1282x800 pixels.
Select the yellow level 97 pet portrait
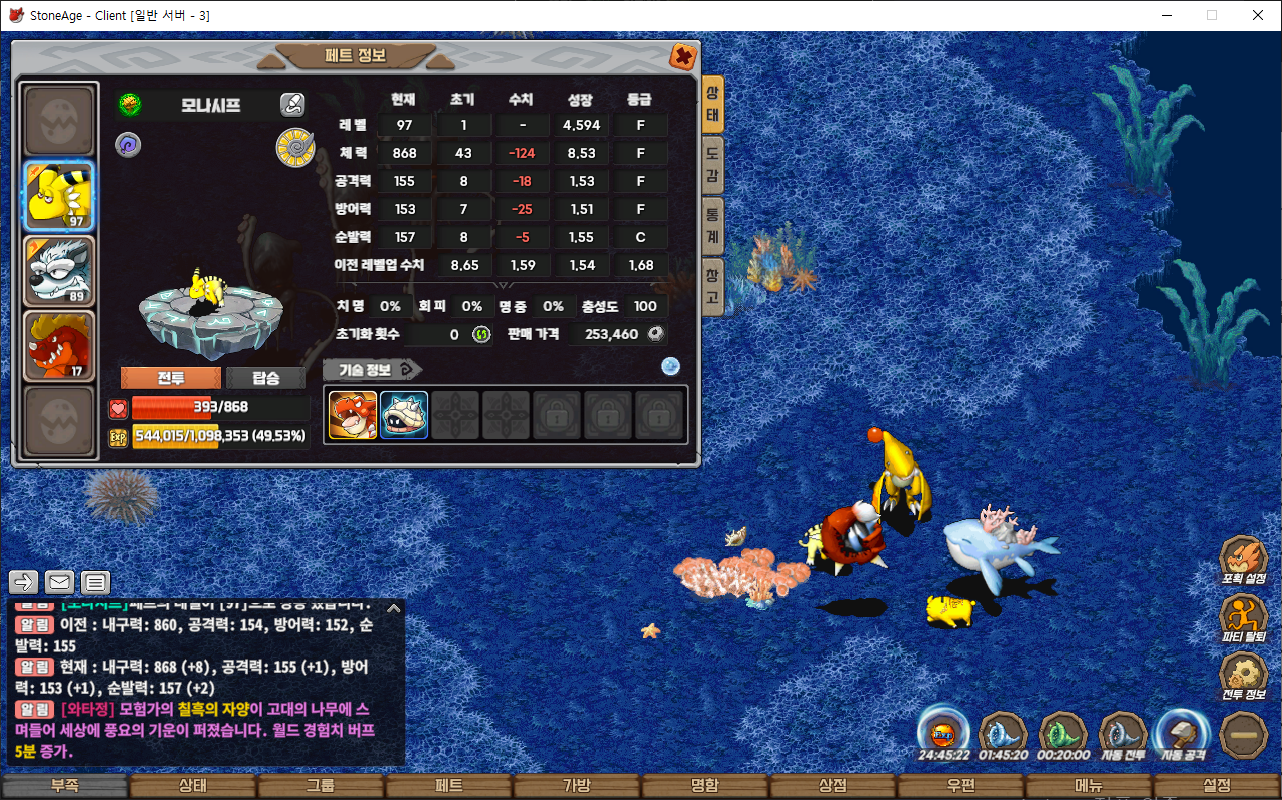pos(59,196)
